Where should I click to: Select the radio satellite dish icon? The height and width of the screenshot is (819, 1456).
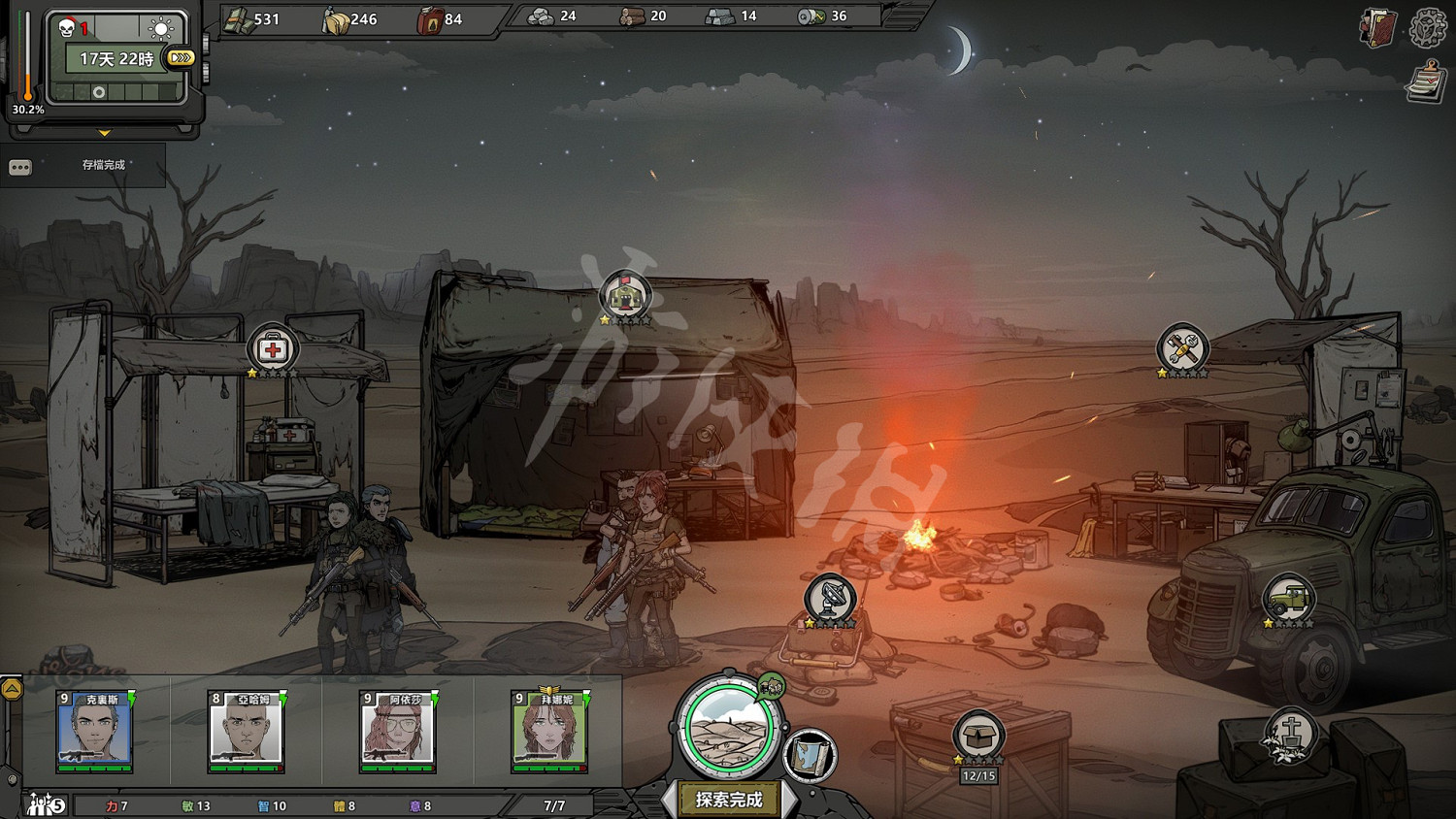tap(830, 598)
